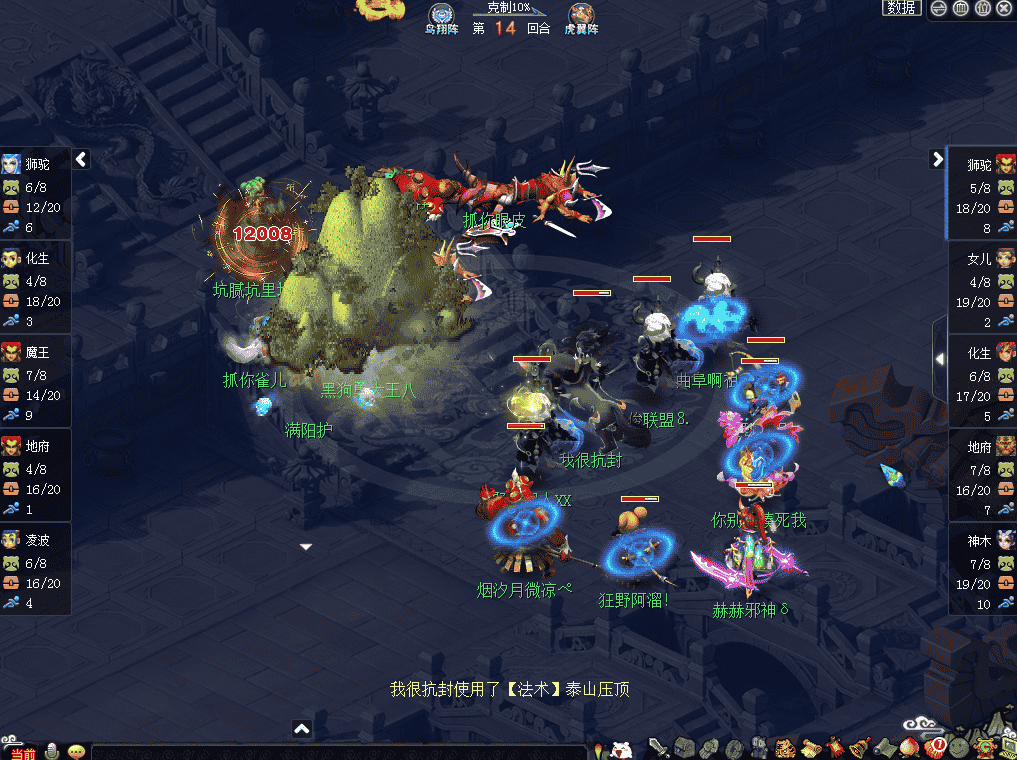
Task: Open the tiger face icon in toolbar
Action: [785, 747]
